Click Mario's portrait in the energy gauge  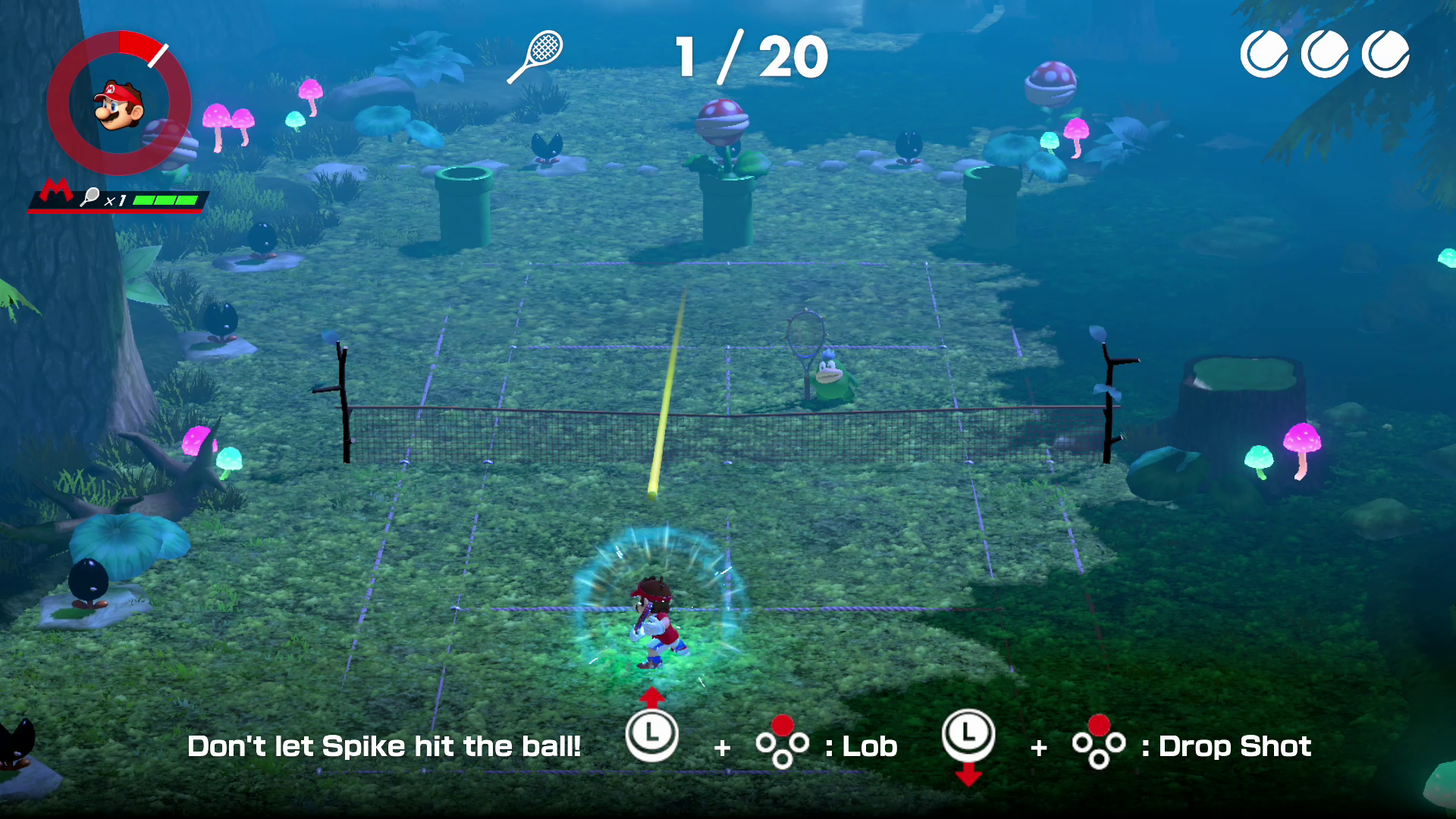(119, 105)
